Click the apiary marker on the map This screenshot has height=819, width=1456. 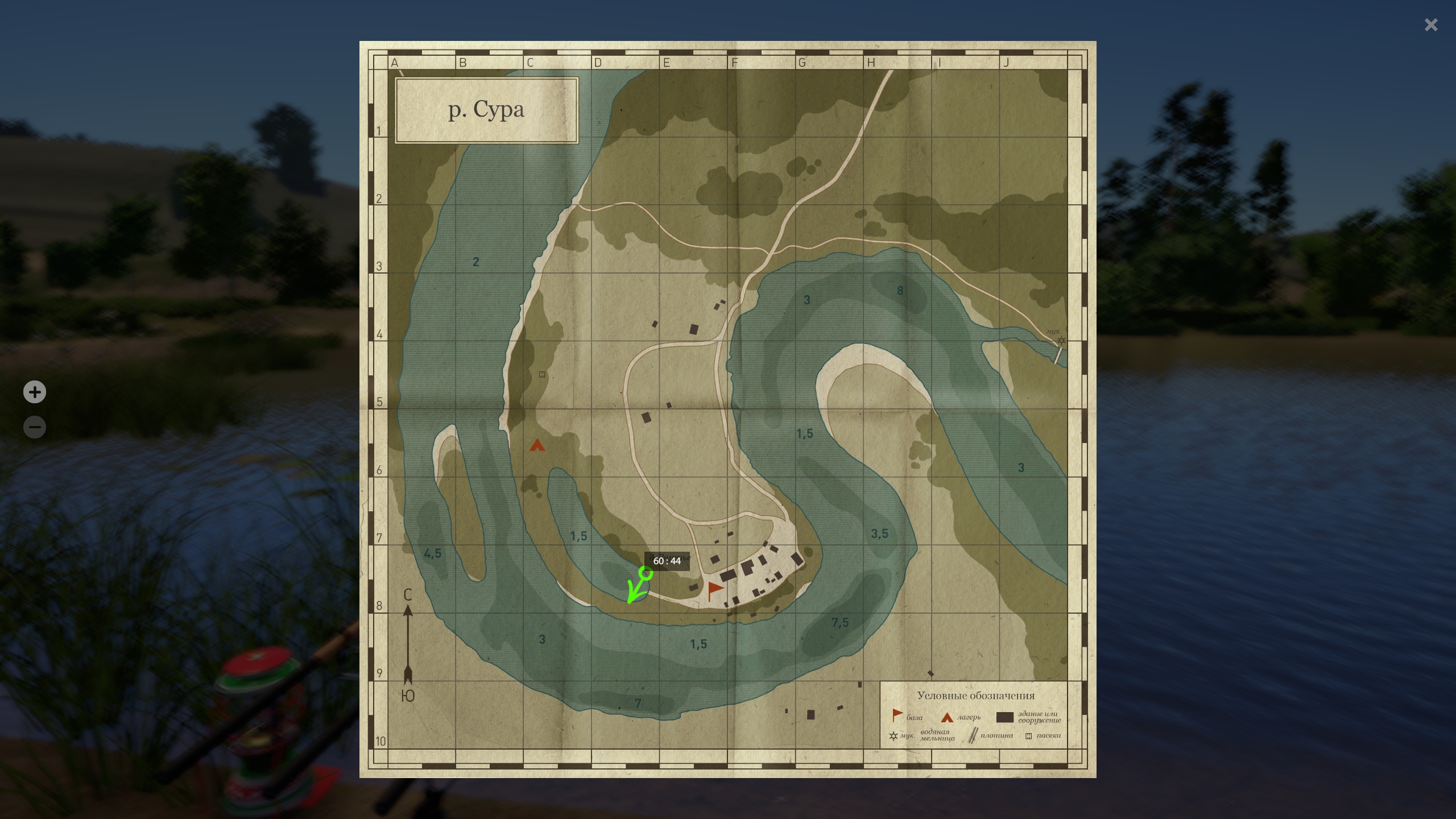click(x=541, y=374)
